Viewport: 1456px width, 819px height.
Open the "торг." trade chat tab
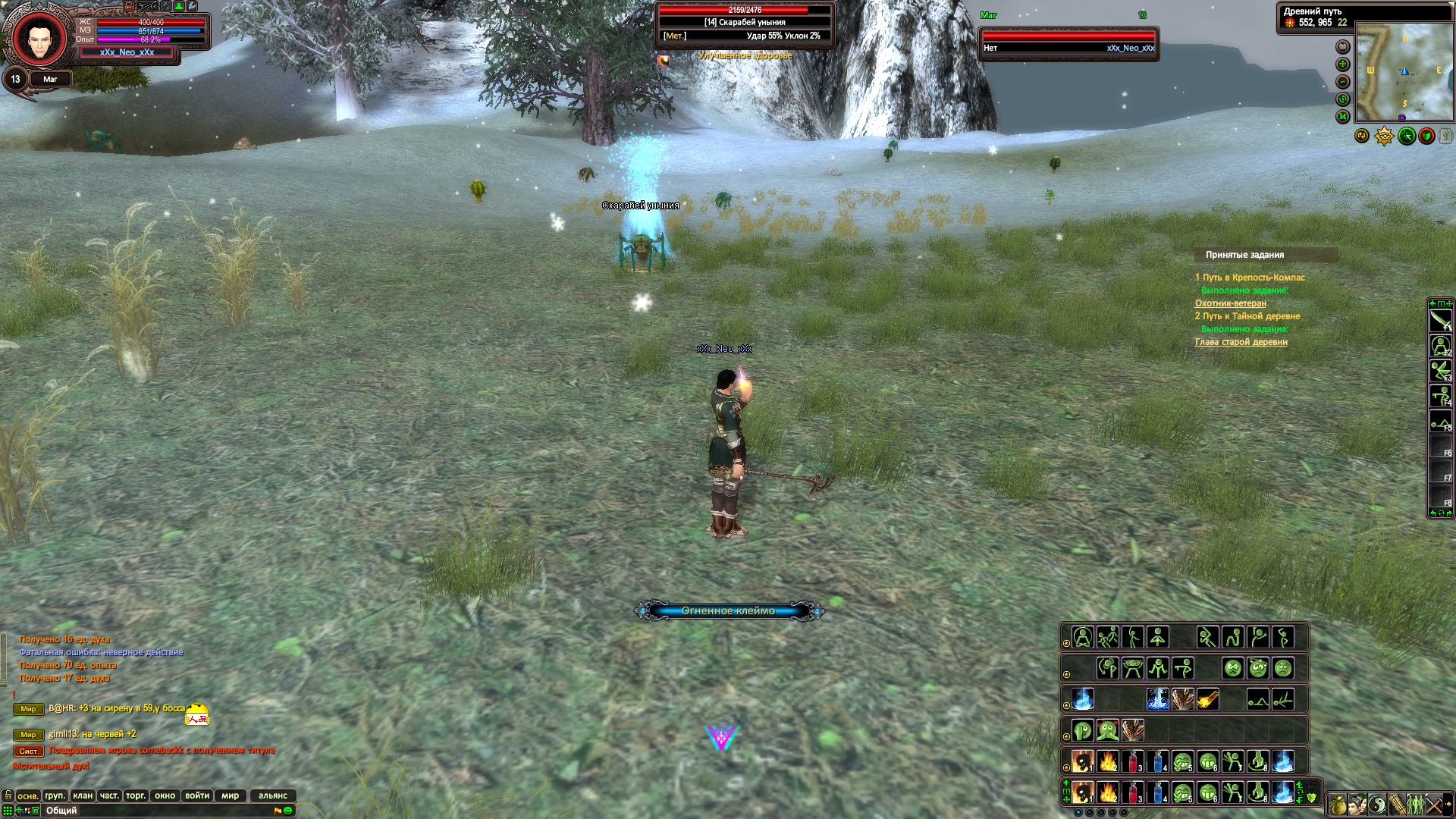[x=136, y=795]
